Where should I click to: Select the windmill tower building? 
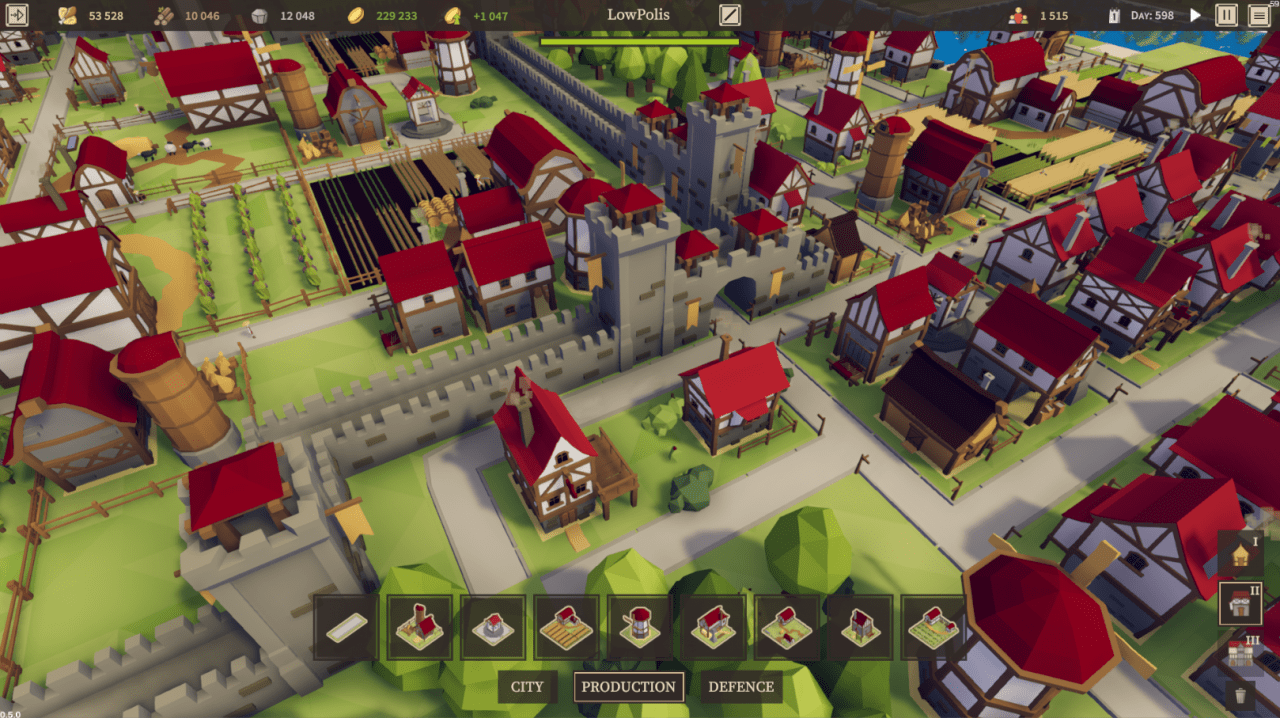tap(640, 628)
